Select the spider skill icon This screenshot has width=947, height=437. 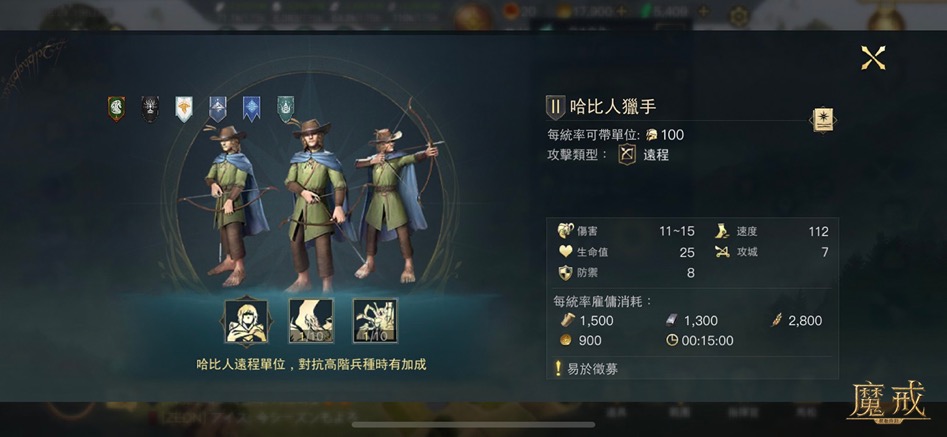coord(376,321)
